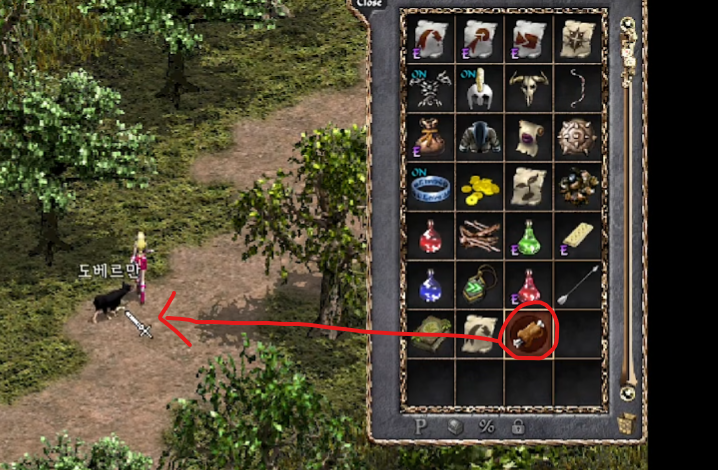Click the P button below inventory
The image size is (718, 470).
tap(422, 426)
